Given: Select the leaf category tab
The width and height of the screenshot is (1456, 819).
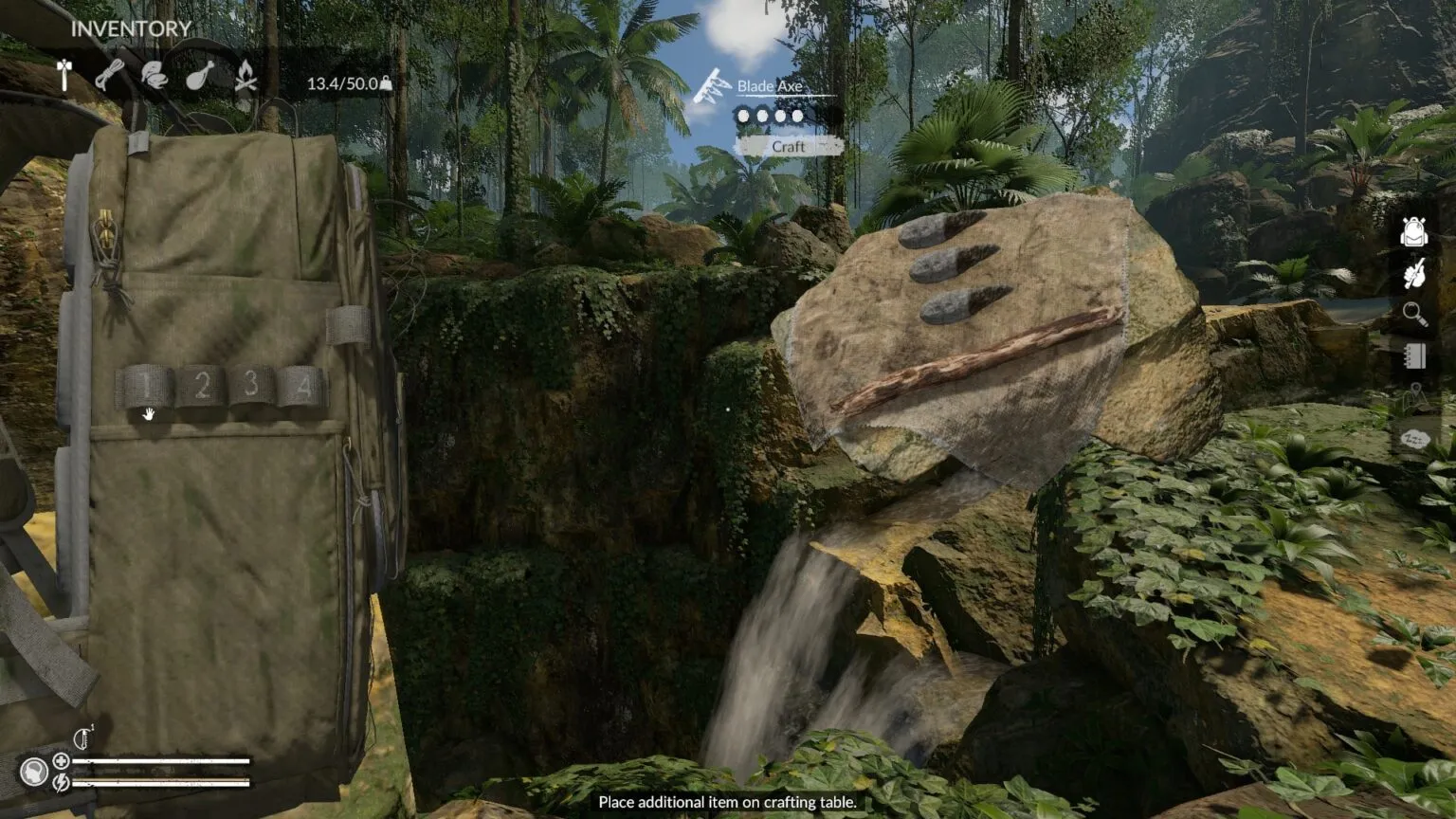Looking at the screenshot, I should pyautogui.click(x=154, y=76).
